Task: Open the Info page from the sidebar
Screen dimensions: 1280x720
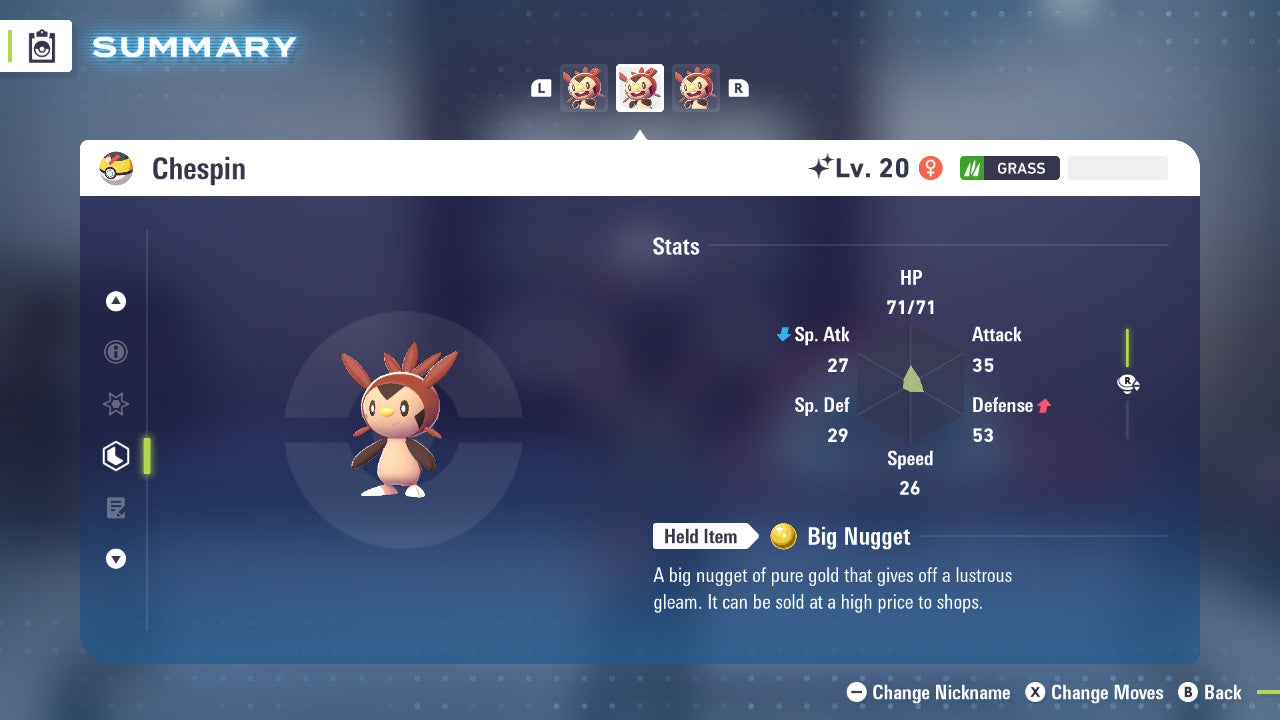Action: point(115,352)
